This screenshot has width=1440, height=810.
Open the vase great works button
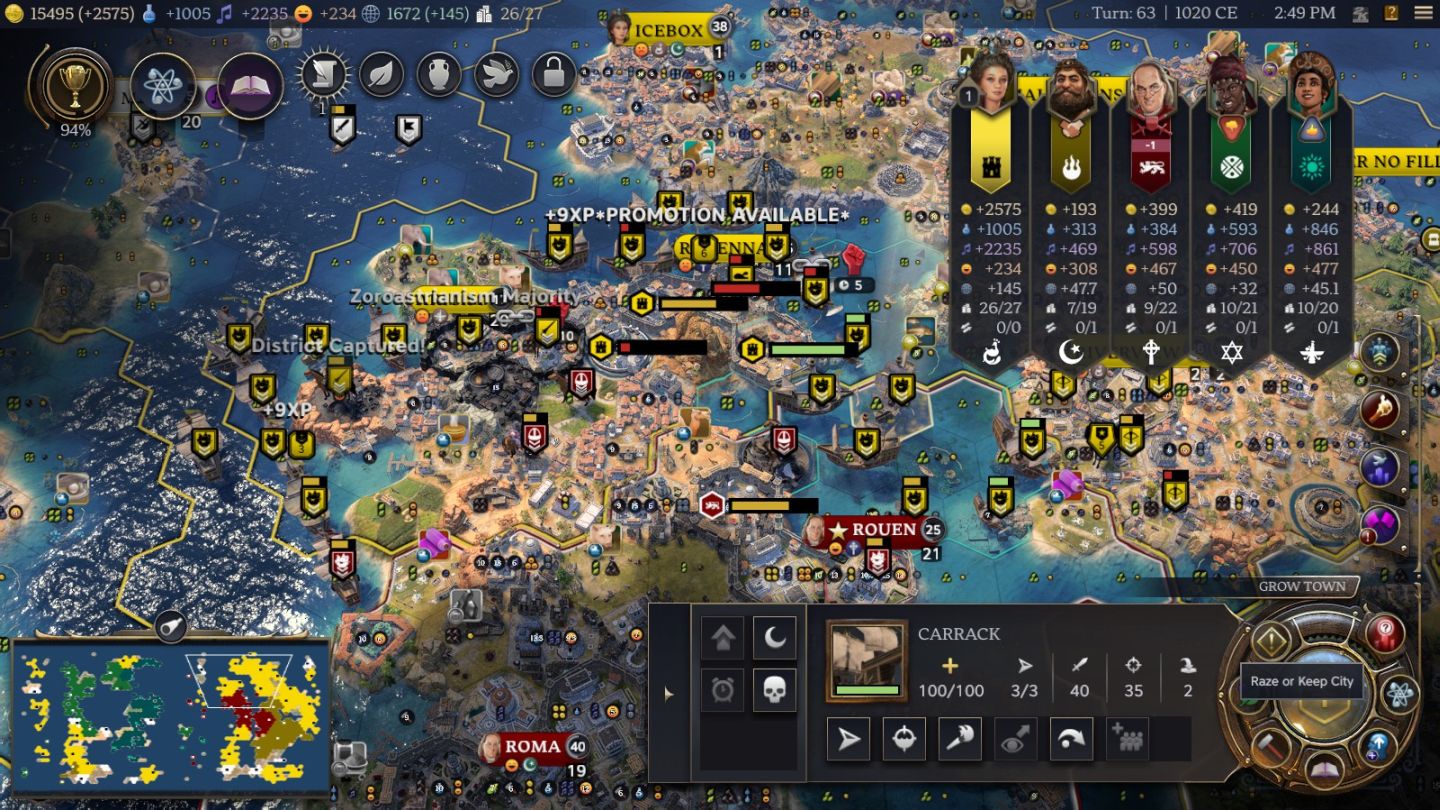click(x=438, y=74)
